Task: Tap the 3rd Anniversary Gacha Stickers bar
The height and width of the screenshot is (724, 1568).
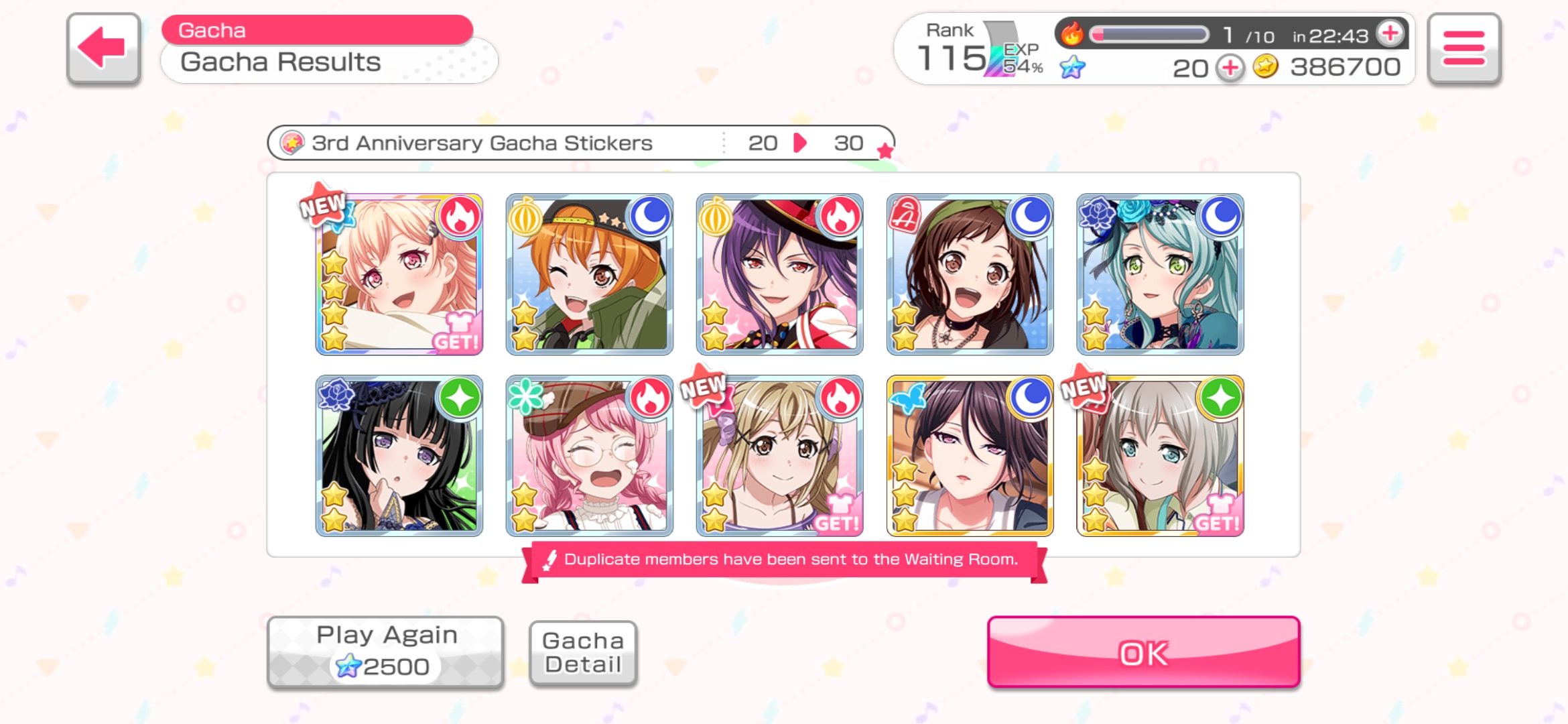Action: pyautogui.click(x=580, y=143)
